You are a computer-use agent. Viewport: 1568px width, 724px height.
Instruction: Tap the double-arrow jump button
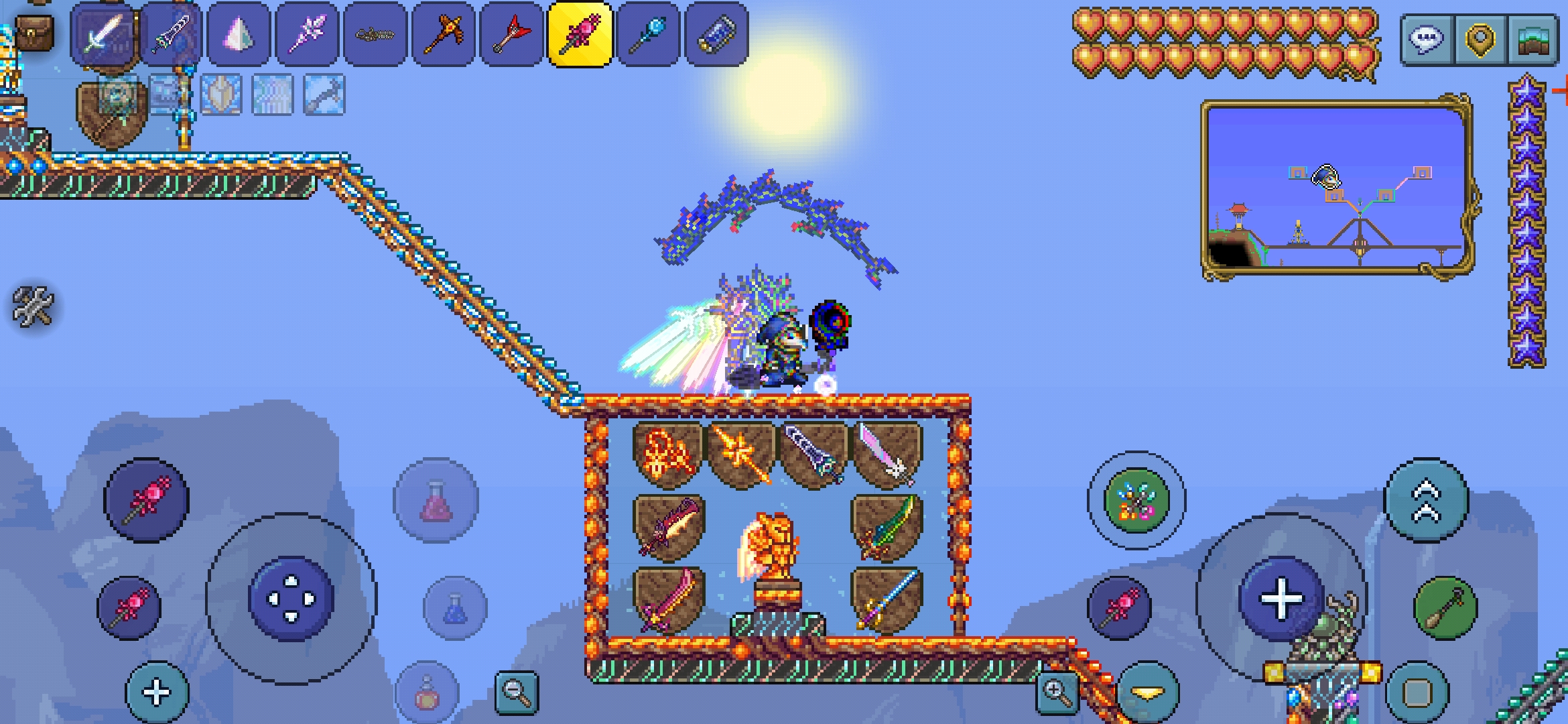1426,501
